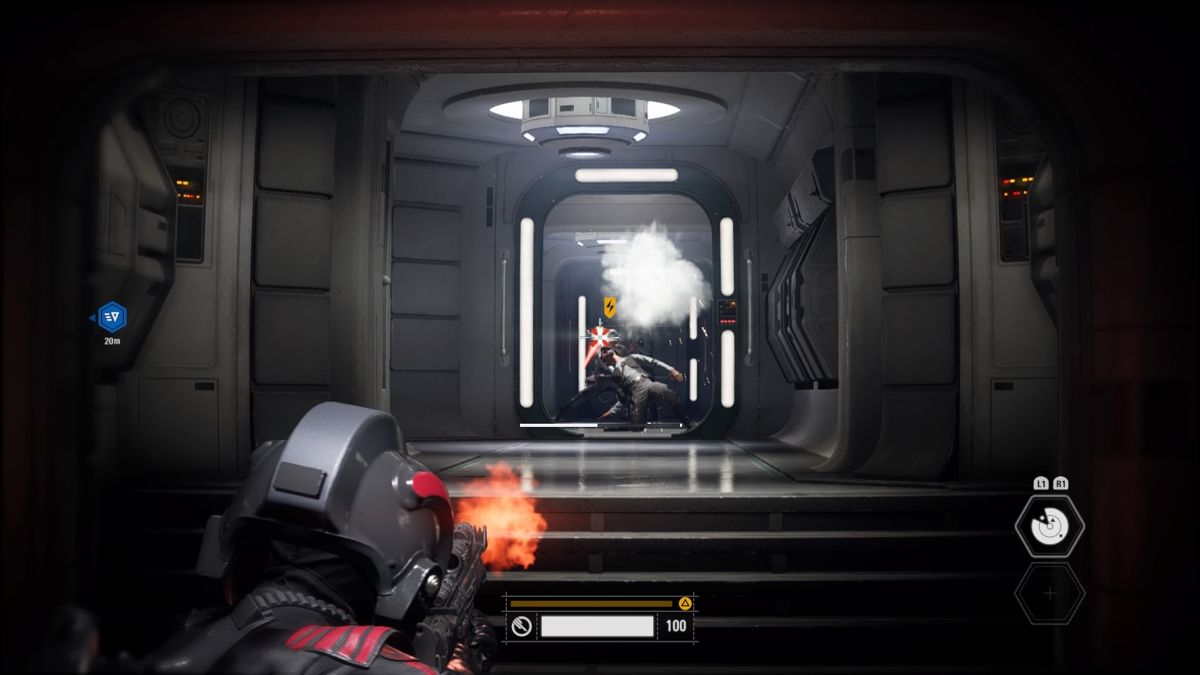The image size is (1200, 675).
Task: Click the yellow lightning shield enemy marker
Action: pyautogui.click(x=609, y=307)
